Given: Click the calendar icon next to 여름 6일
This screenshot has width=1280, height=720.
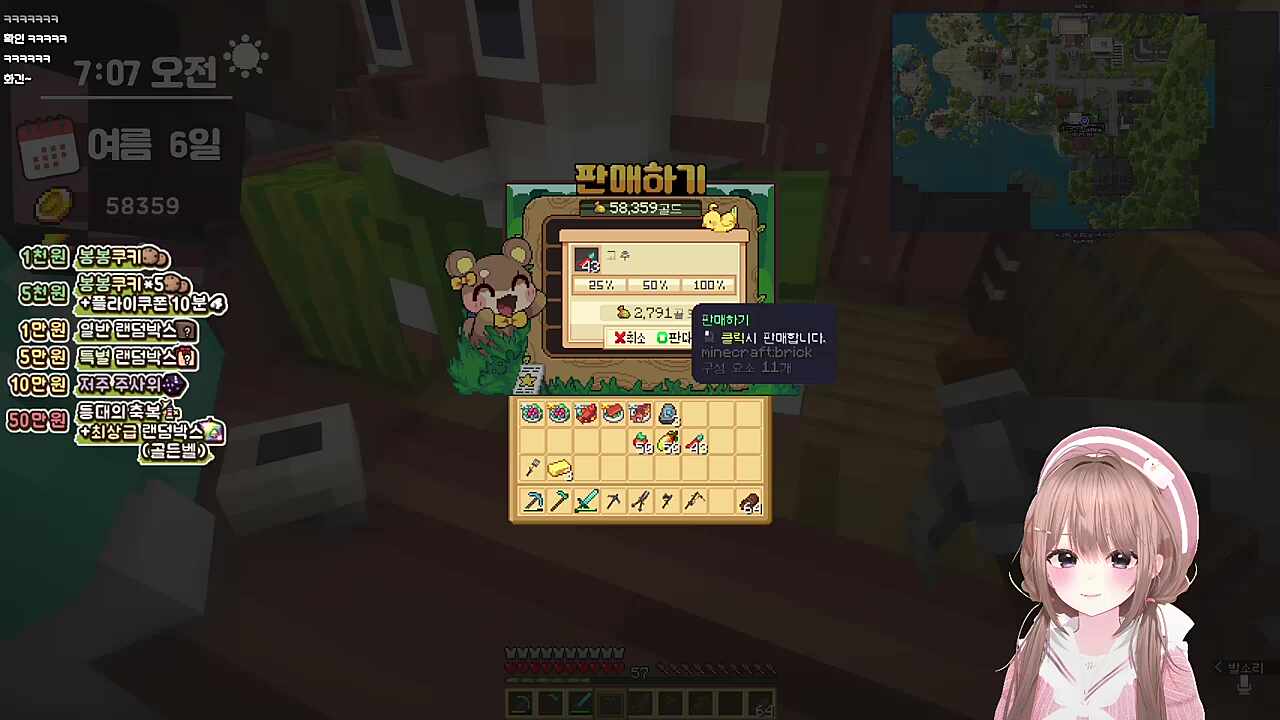Looking at the screenshot, I should point(49,147).
